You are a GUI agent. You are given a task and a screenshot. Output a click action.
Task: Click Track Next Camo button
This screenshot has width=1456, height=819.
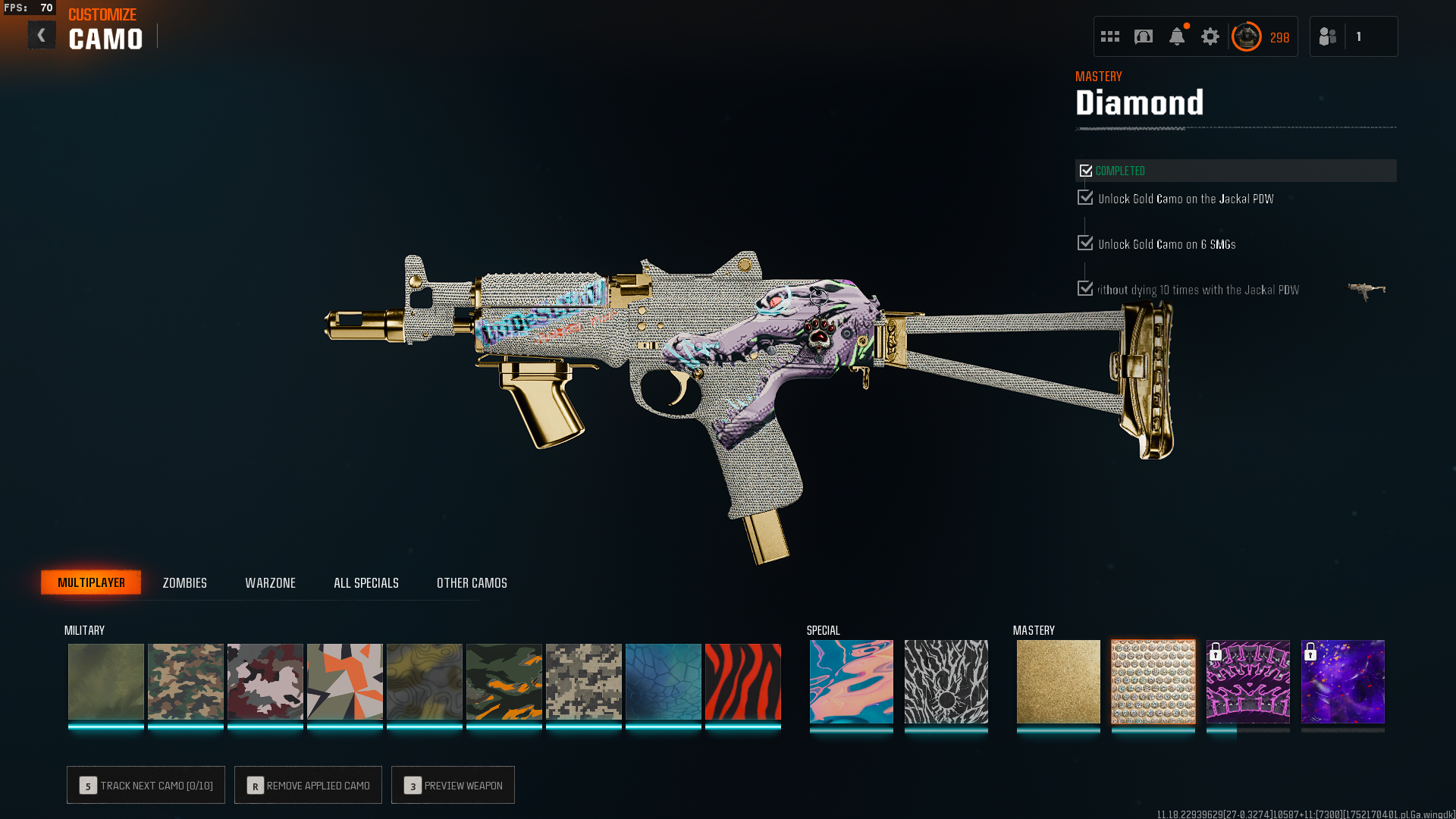(x=146, y=786)
